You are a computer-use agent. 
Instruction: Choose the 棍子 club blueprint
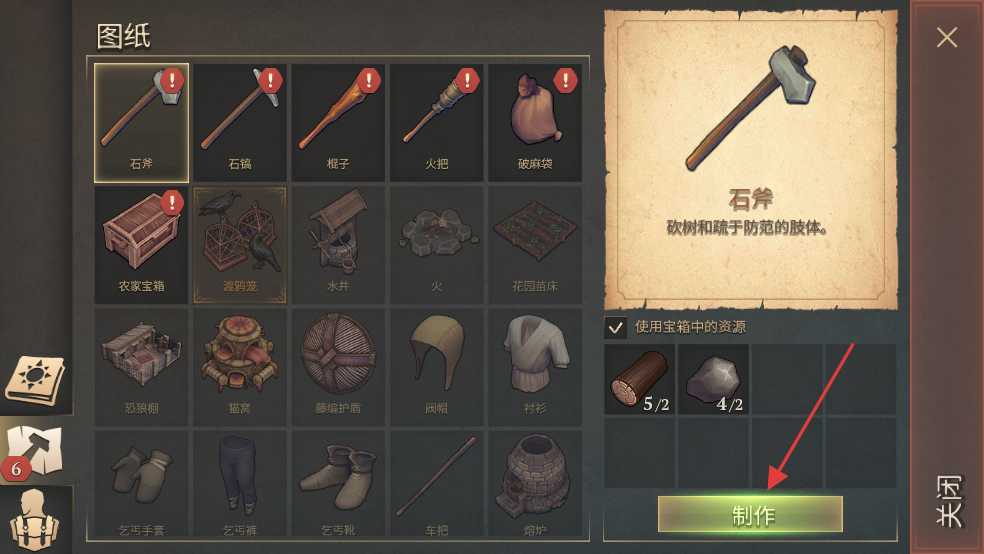click(338, 121)
